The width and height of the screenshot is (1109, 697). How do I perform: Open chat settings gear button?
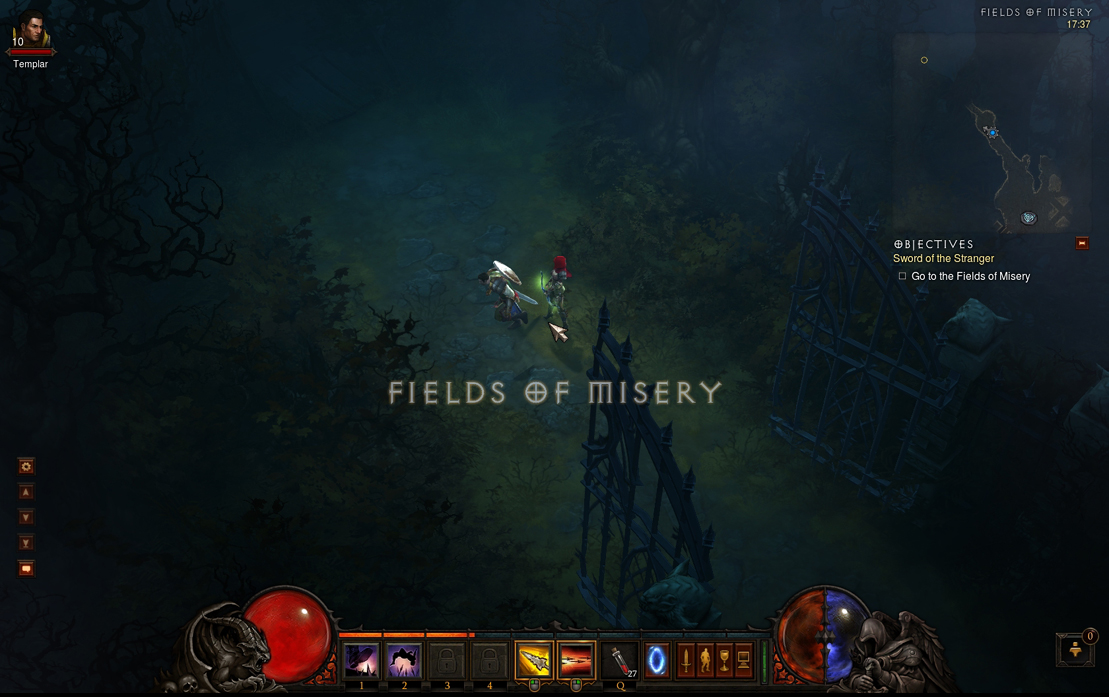(x=27, y=466)
